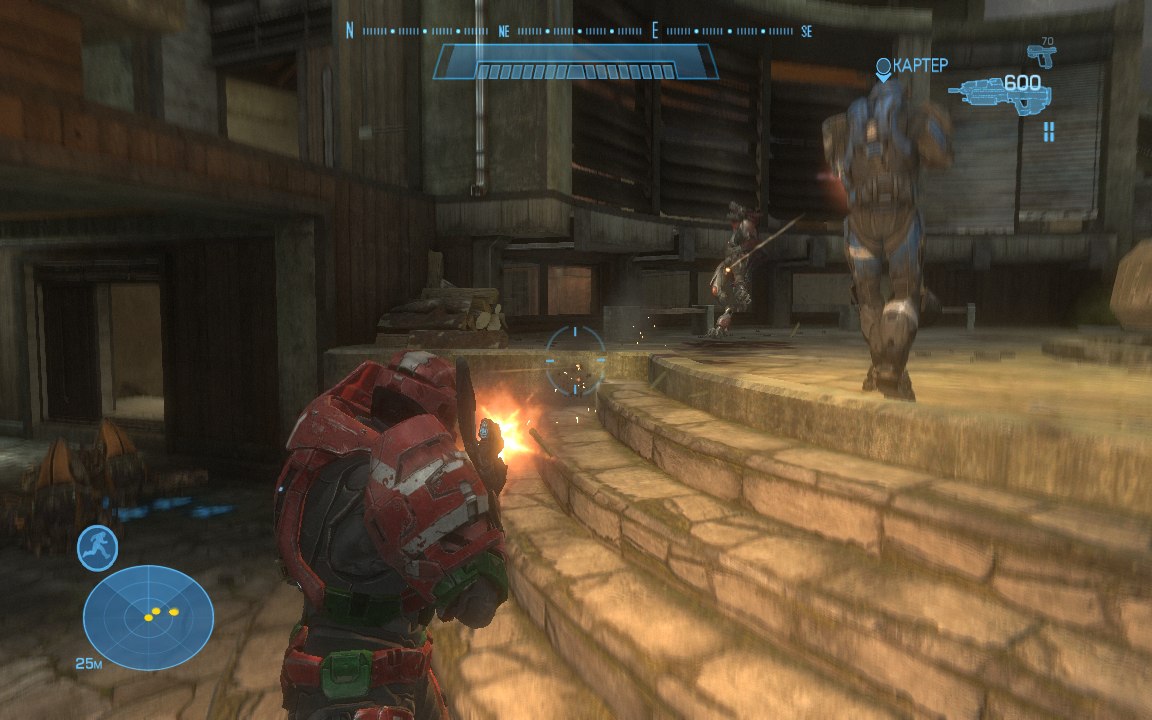Click the waypoint marker above Картер

[883, 68]
